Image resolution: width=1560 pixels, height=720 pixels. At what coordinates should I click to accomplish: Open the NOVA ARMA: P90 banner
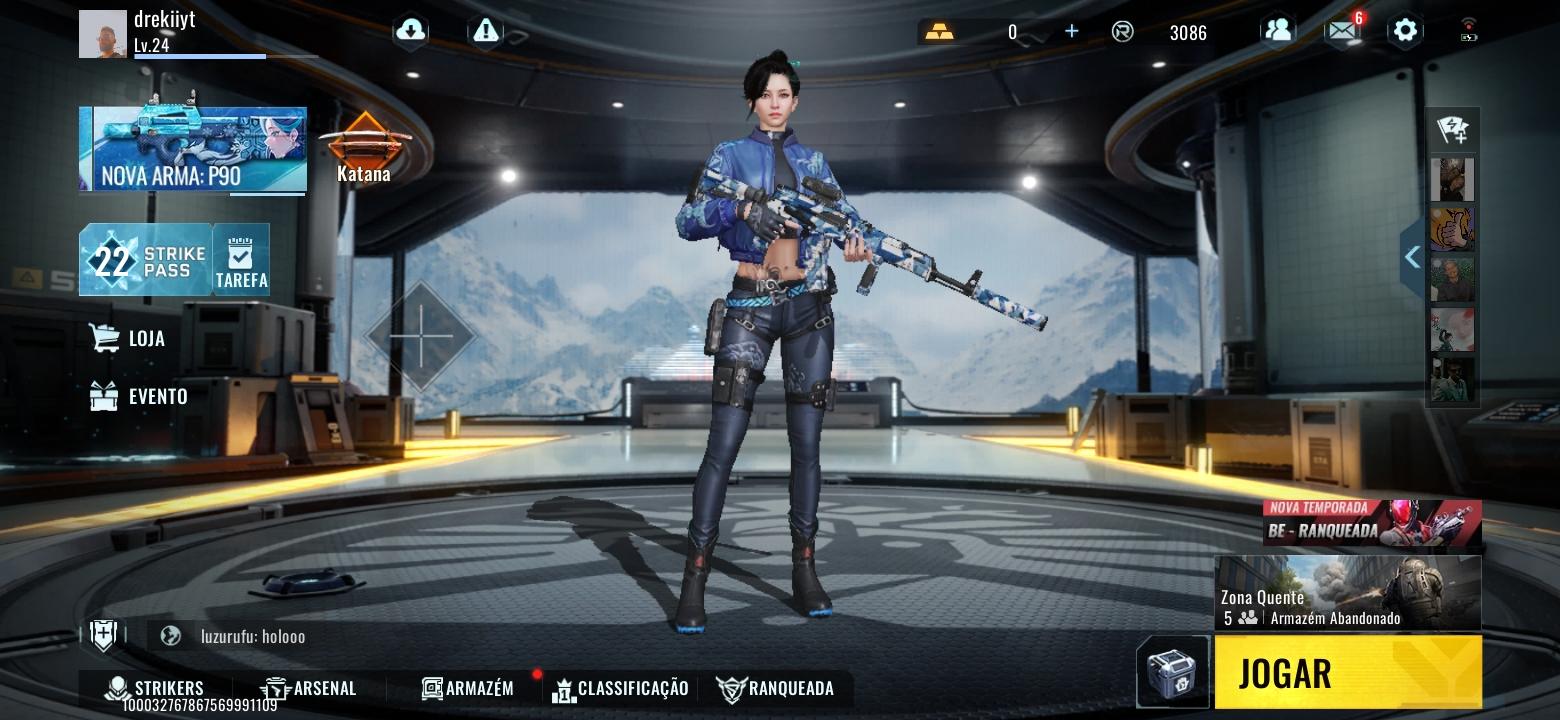point(192,150)
